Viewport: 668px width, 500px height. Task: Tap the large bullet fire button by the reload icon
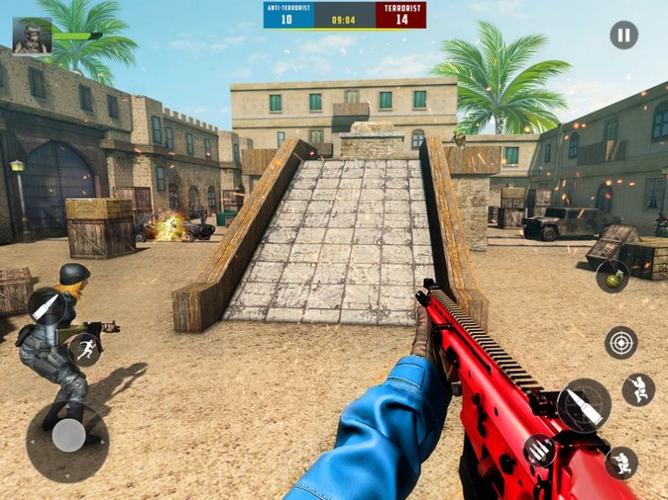[x=584, y=405]
